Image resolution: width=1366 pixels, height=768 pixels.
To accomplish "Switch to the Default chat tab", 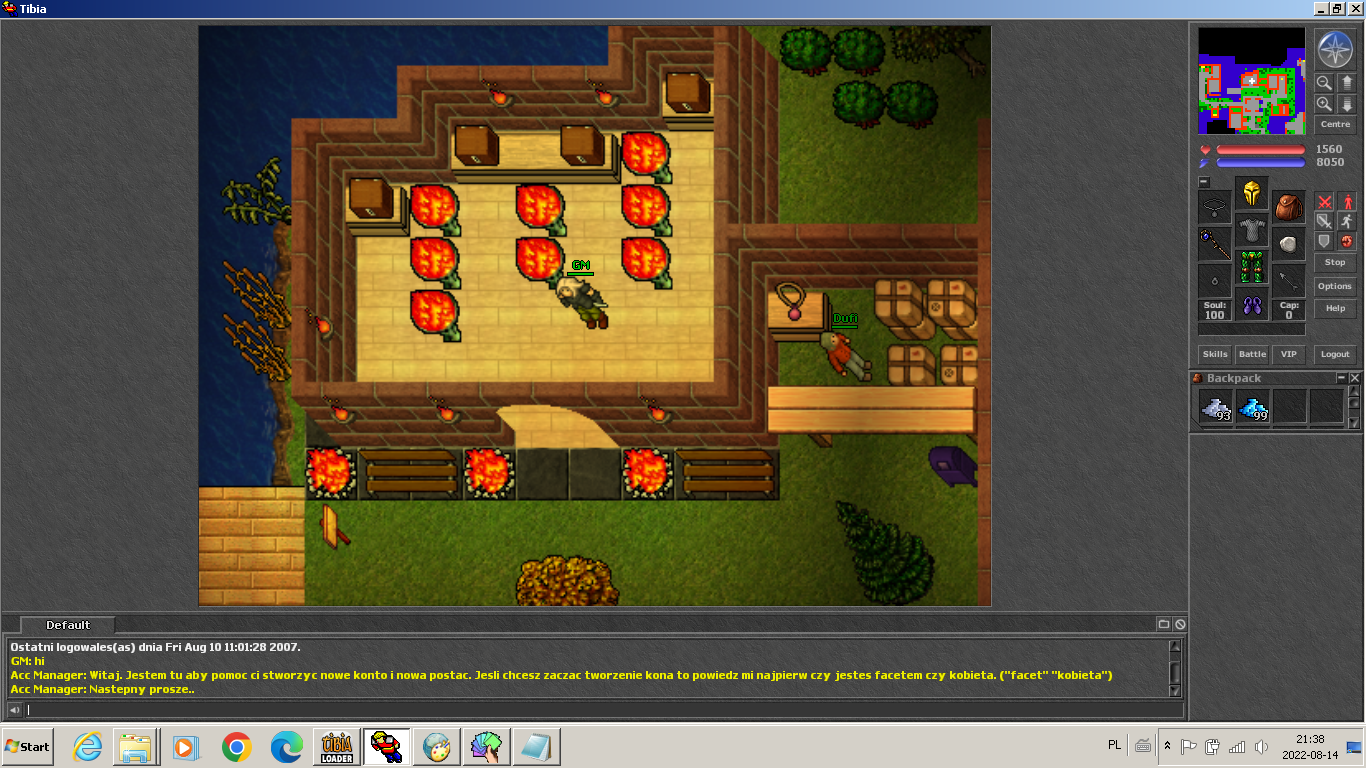I will coord(68,625).
